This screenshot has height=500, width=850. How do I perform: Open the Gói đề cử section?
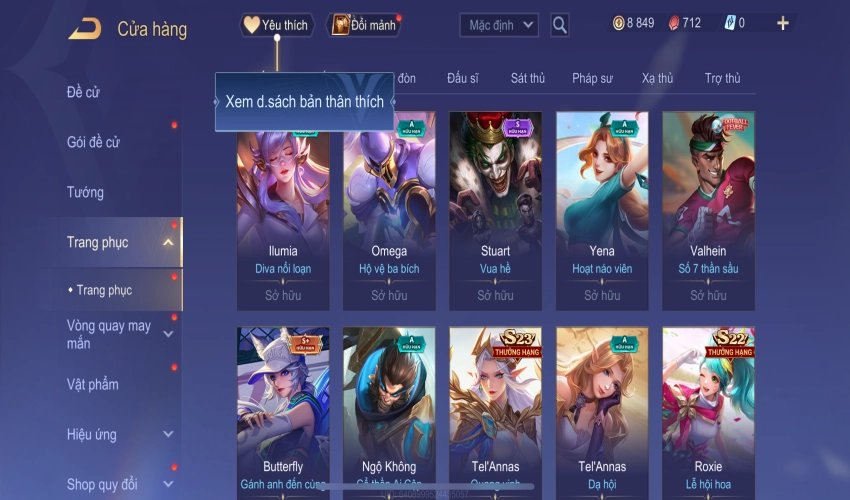coord(93,142)
